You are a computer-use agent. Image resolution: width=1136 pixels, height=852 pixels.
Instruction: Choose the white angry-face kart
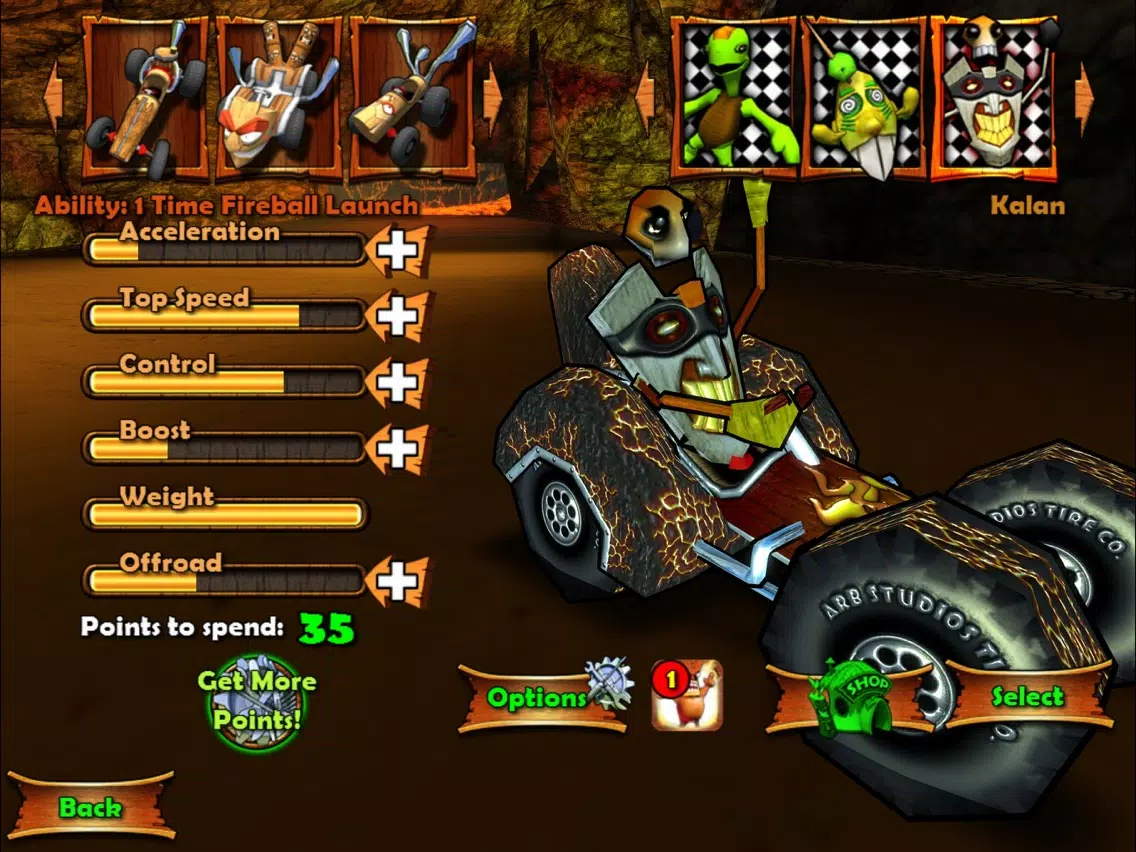point(279,97)
